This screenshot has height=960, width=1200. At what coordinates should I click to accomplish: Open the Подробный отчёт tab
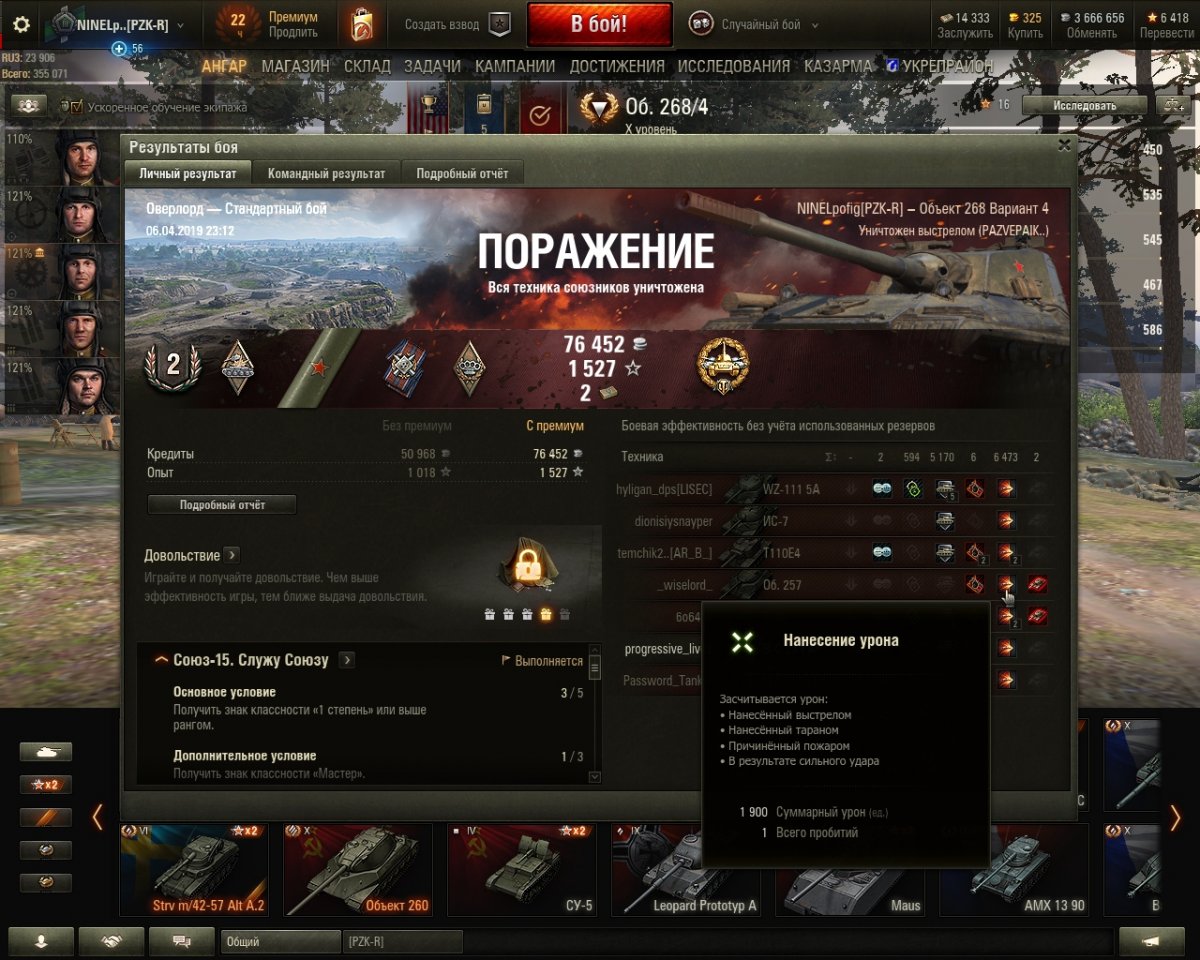coord(462,173)
